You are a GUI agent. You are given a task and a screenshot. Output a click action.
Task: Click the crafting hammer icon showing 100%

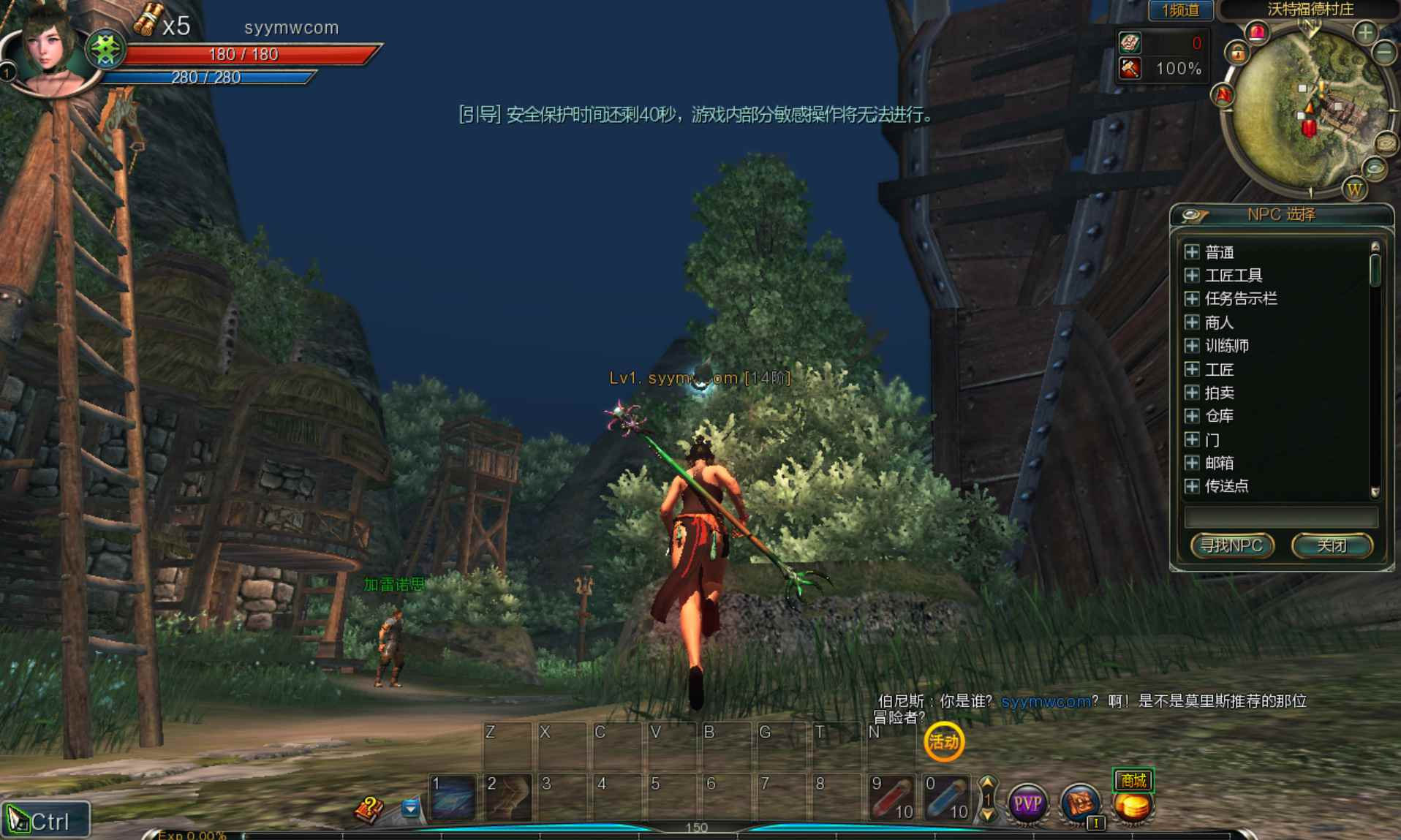1129,69
